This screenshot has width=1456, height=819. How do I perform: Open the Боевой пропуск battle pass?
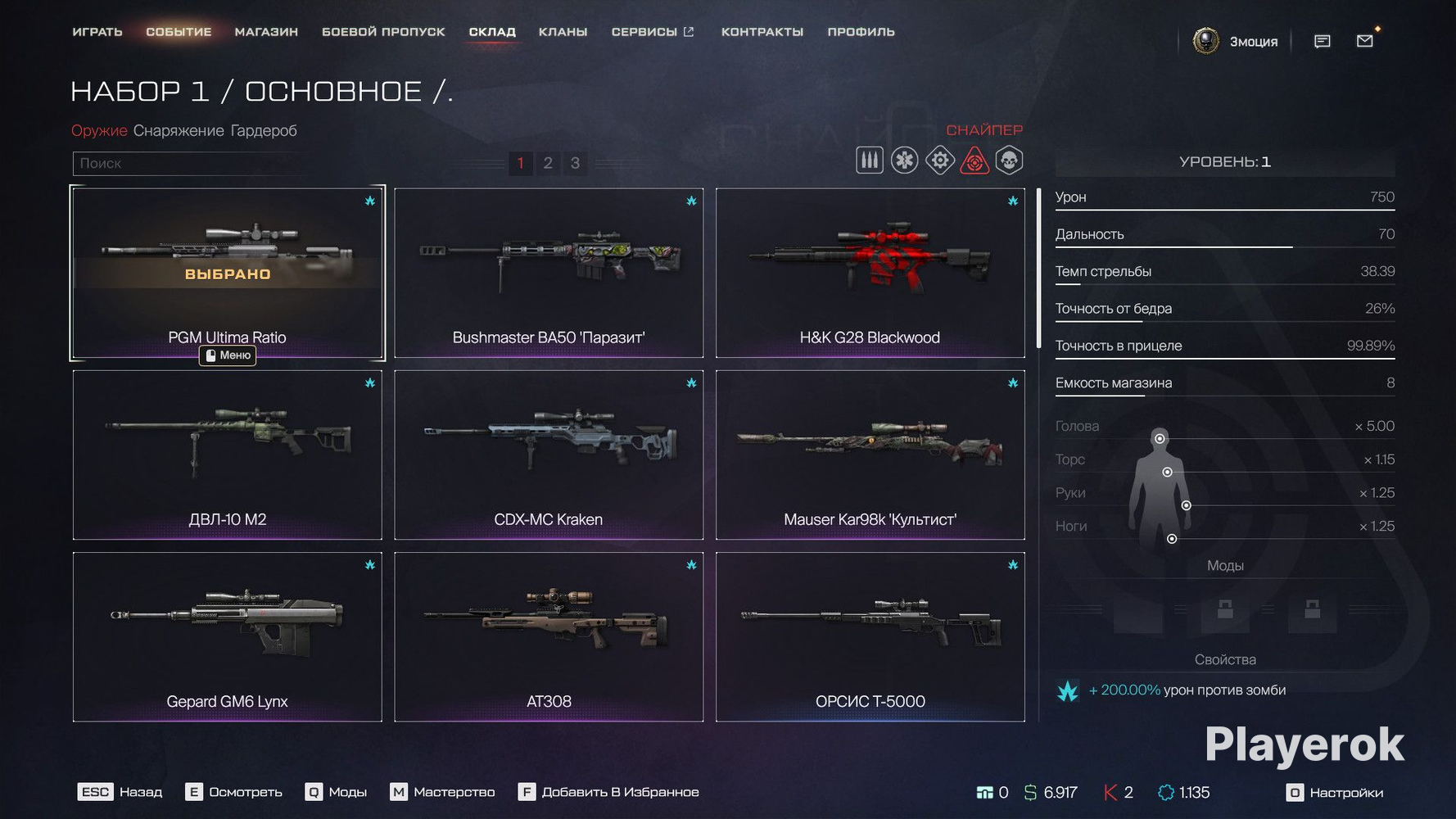(383, 32)
